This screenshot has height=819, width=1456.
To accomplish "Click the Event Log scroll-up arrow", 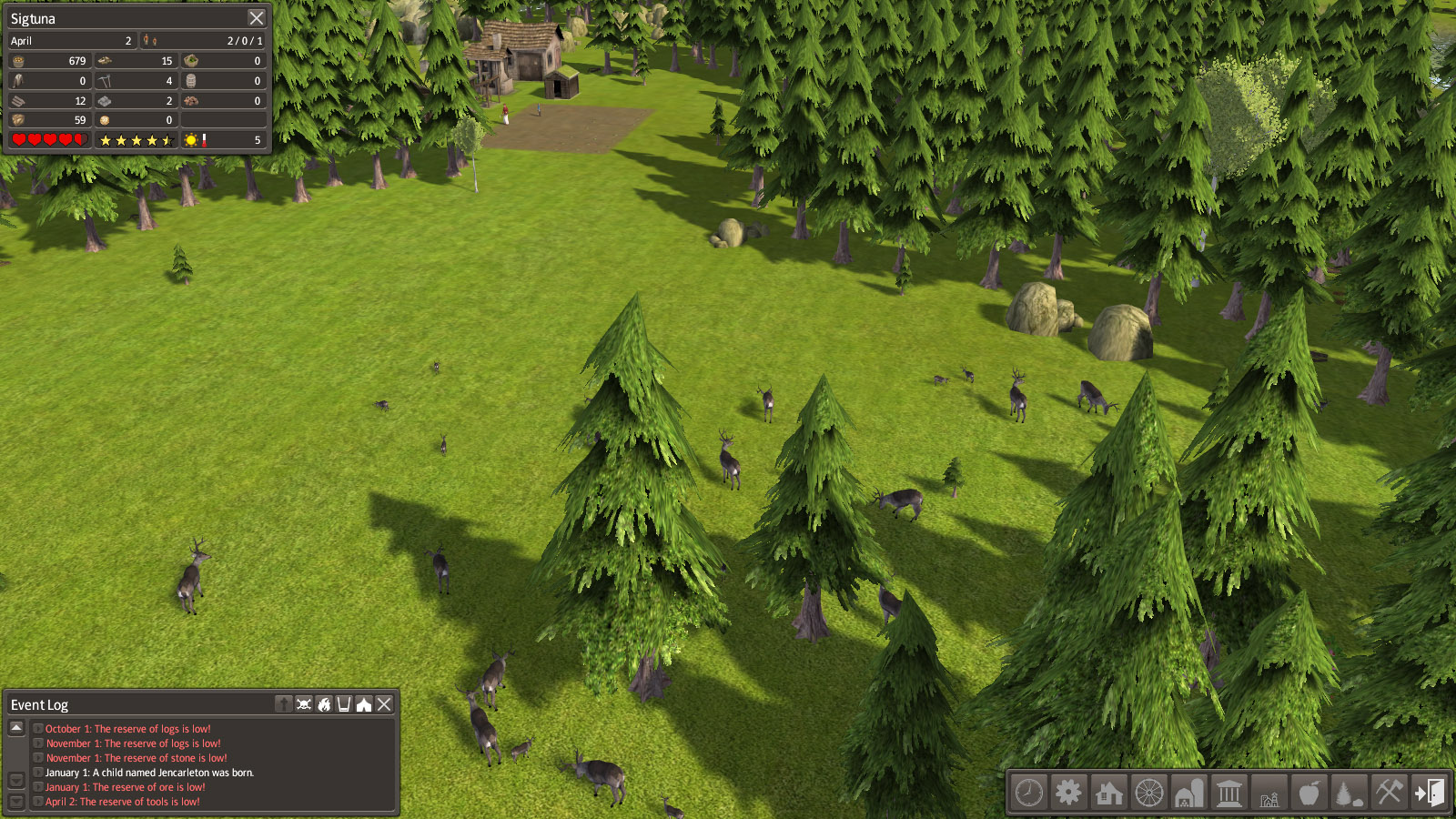I will 16,728.
